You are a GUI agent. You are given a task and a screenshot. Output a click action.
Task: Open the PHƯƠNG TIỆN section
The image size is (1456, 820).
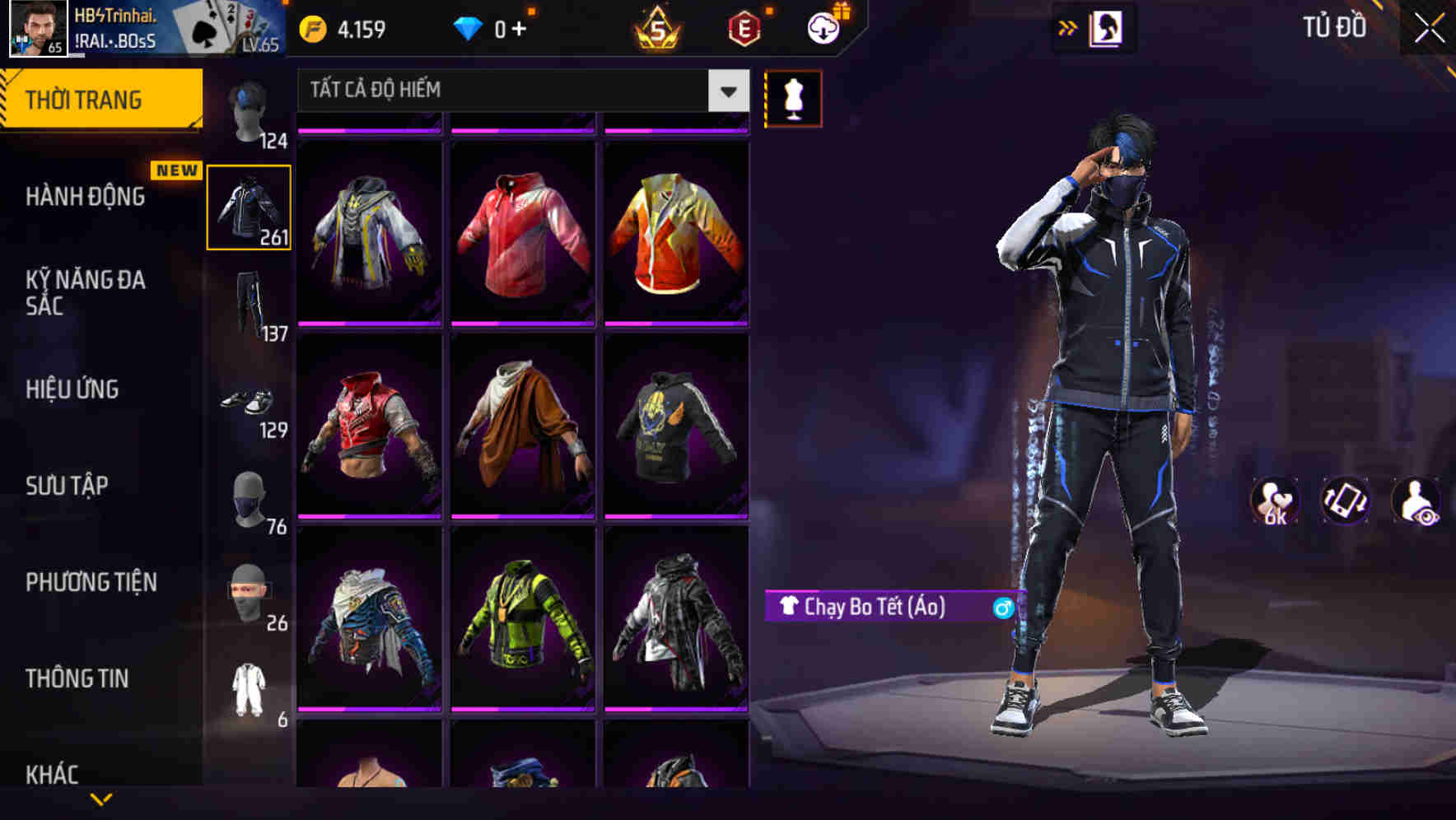(x=91, y=582)
